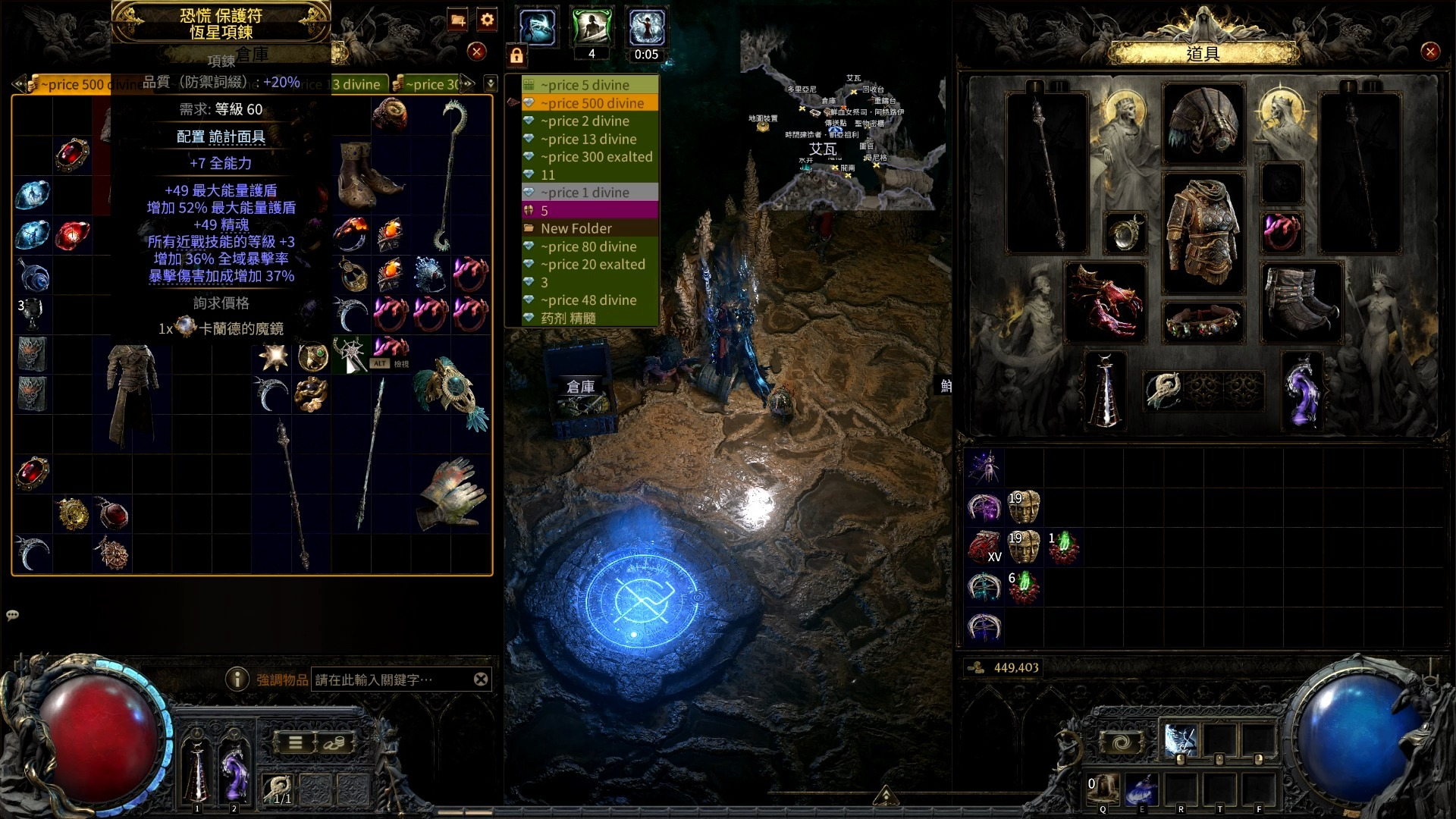Close the stash panel
This screenshot has width=1456, height=819.
[x=476, y=52]
